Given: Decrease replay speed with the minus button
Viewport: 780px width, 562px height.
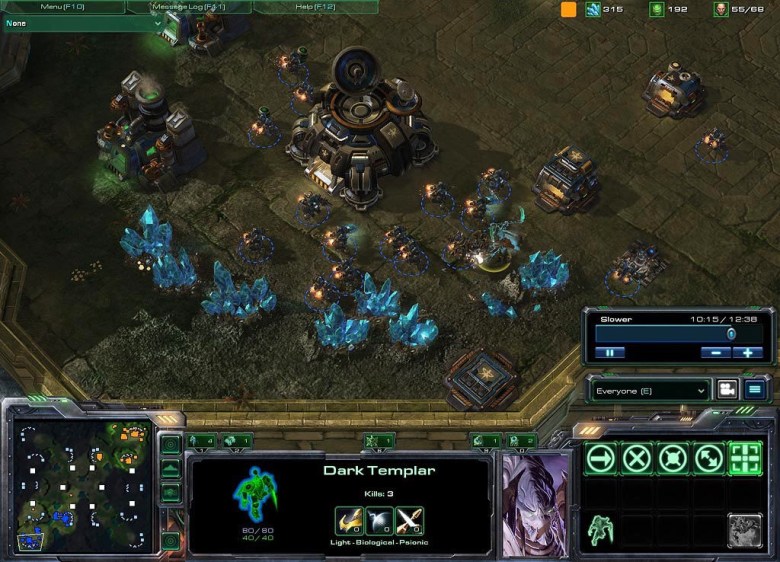Looking at the screenshot, I should [x=716, y=352].
